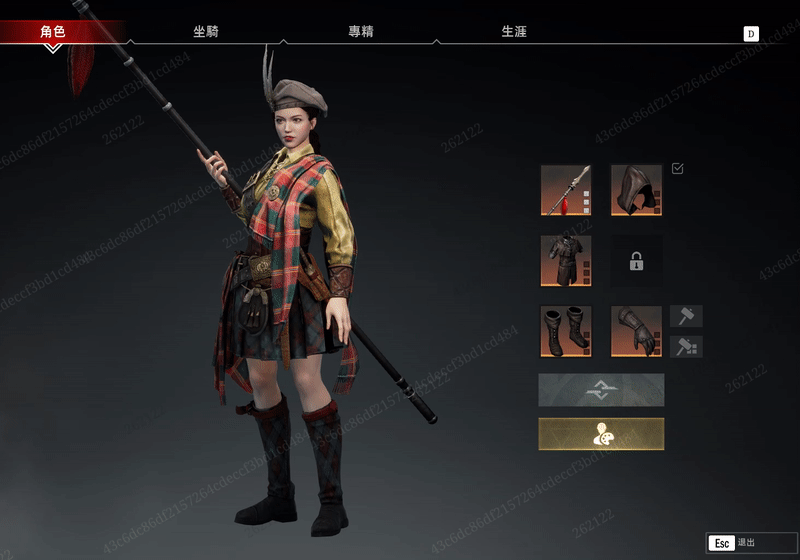Image resolution: width=800 pixels, height=560 pixels.
Task: Toggle the checkbox beside the hood slot
Action: (678, 169)
